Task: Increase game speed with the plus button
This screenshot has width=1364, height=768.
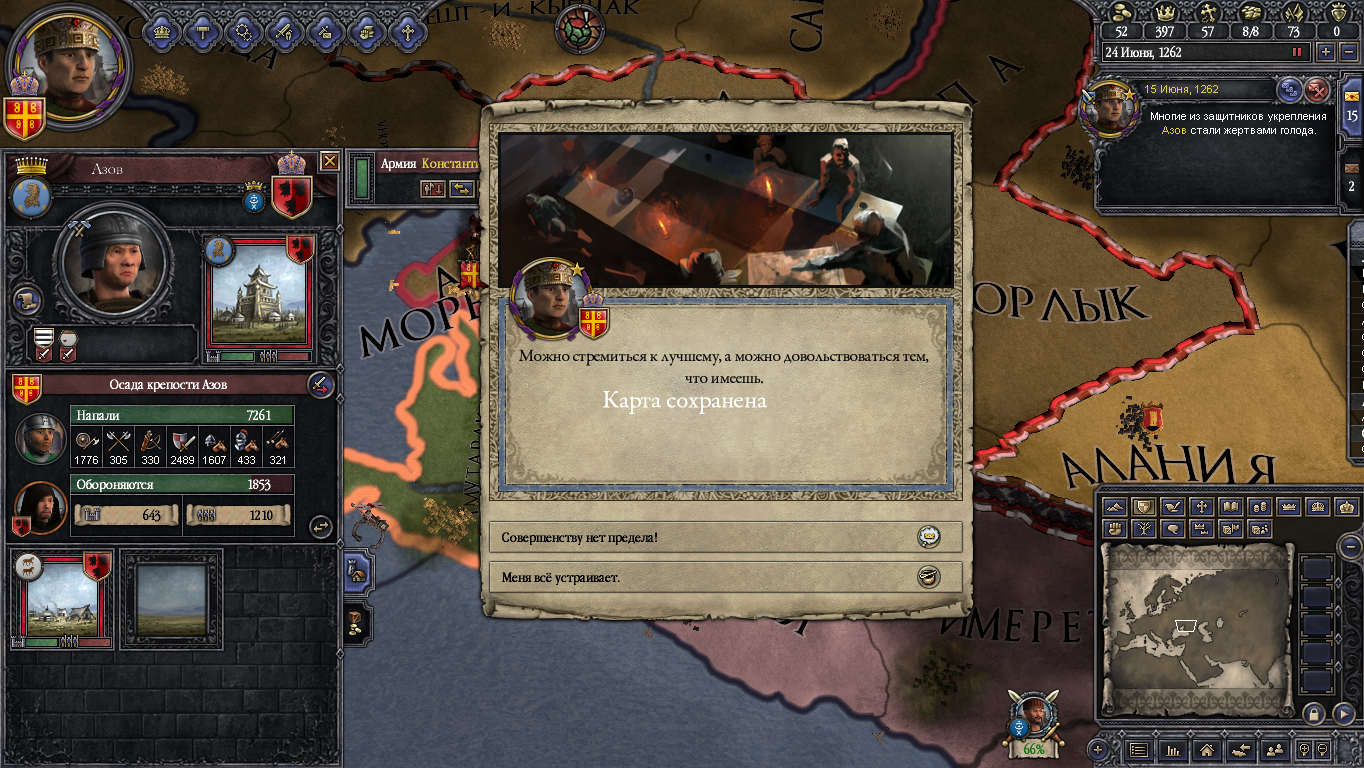Action: point(1326,51)
